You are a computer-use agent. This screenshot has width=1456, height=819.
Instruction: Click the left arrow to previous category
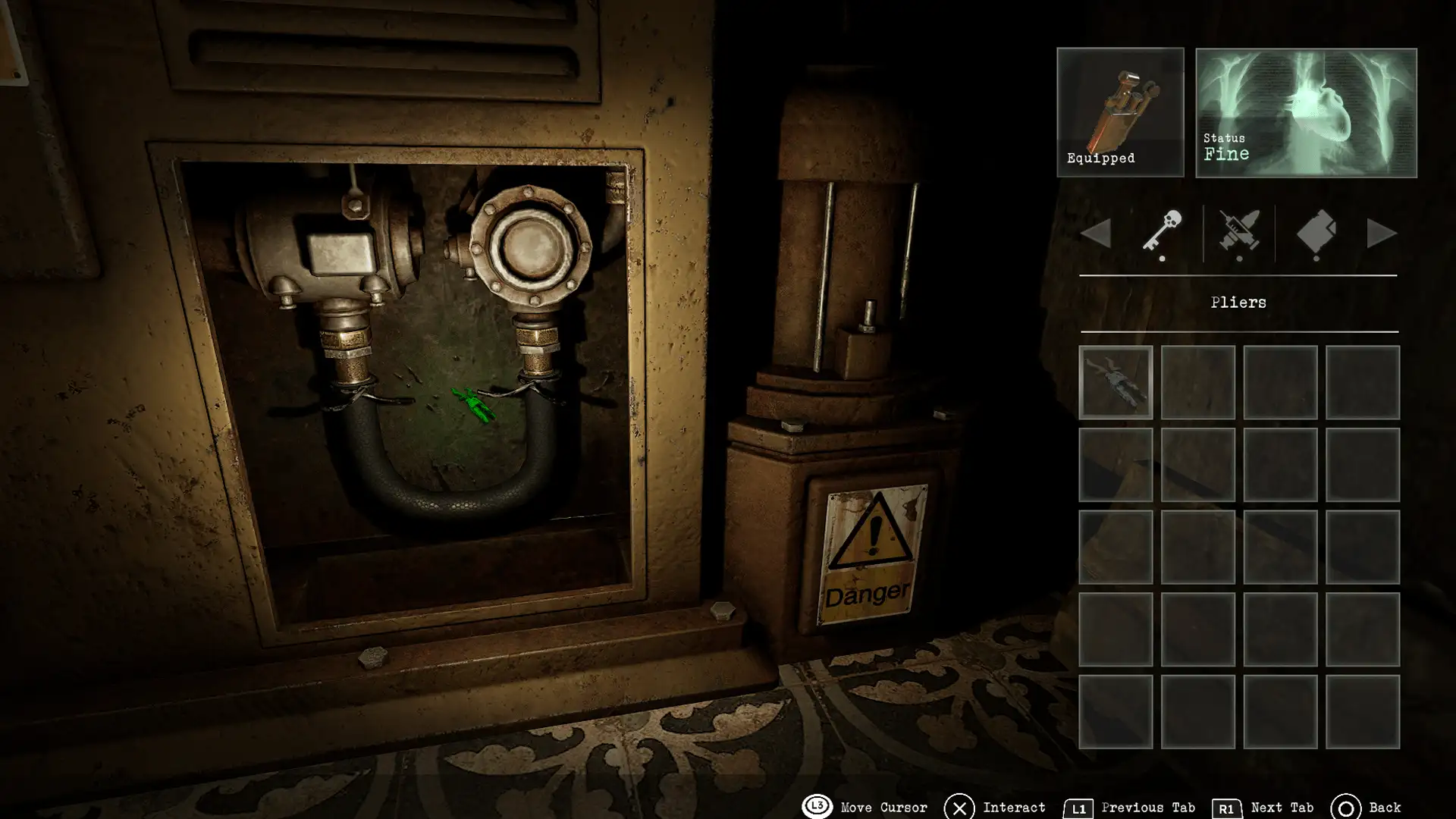(1098, 234)
